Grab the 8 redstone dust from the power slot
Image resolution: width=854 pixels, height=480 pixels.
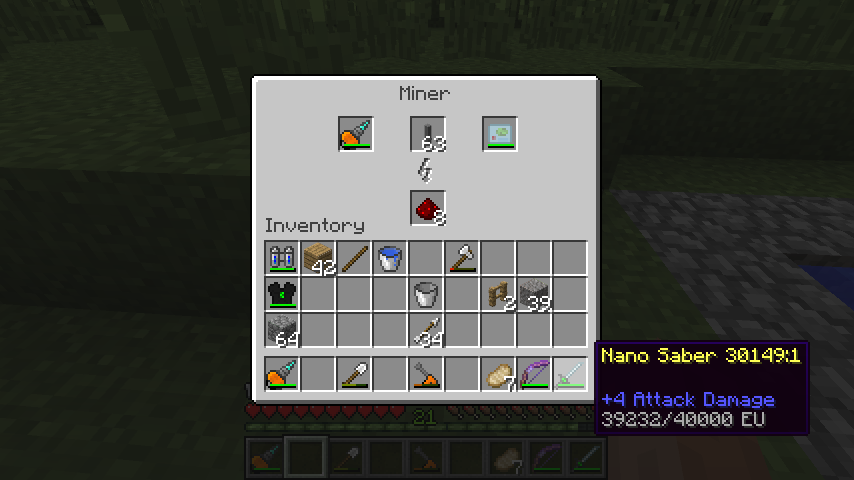point(427,208)
